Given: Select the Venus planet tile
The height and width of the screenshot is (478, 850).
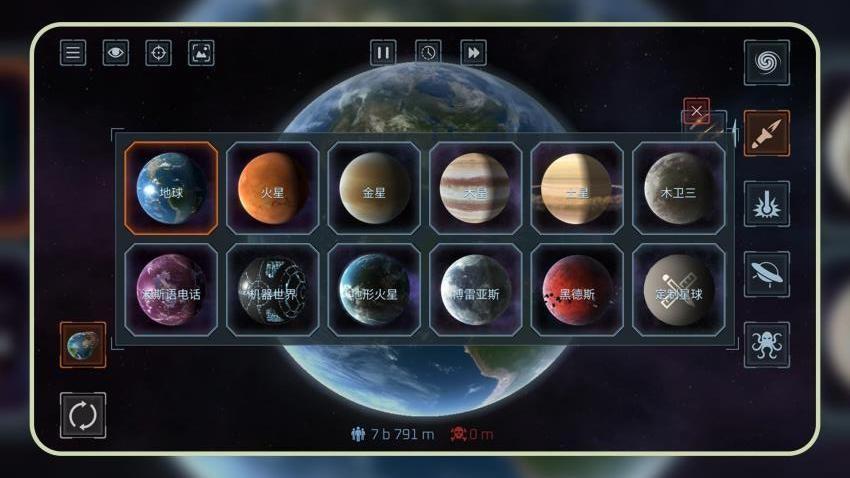Looking at the screenshot, I should click(374, 188).
